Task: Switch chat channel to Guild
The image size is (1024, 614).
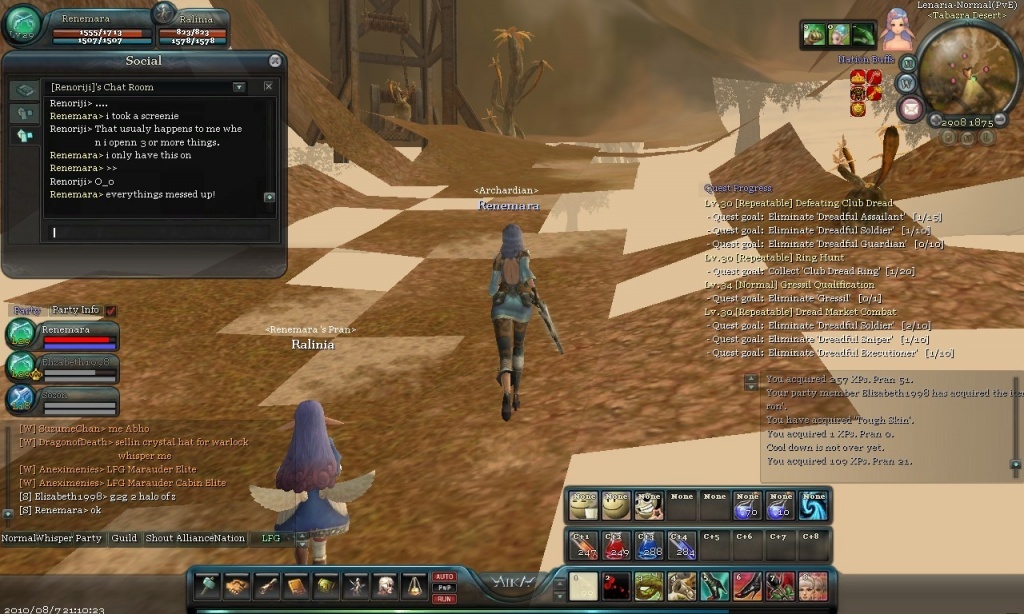Action: coord(124,538)
